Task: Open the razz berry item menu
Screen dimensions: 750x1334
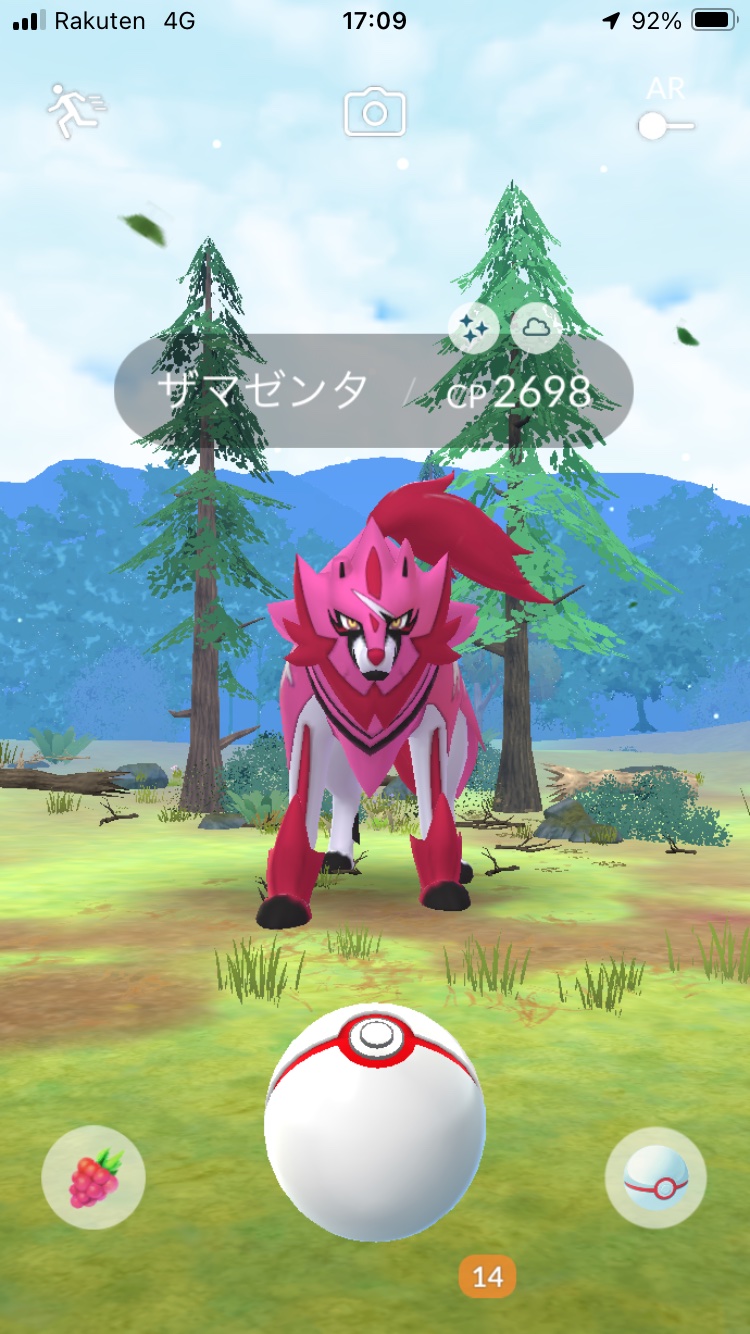Action: [93, 1178]
